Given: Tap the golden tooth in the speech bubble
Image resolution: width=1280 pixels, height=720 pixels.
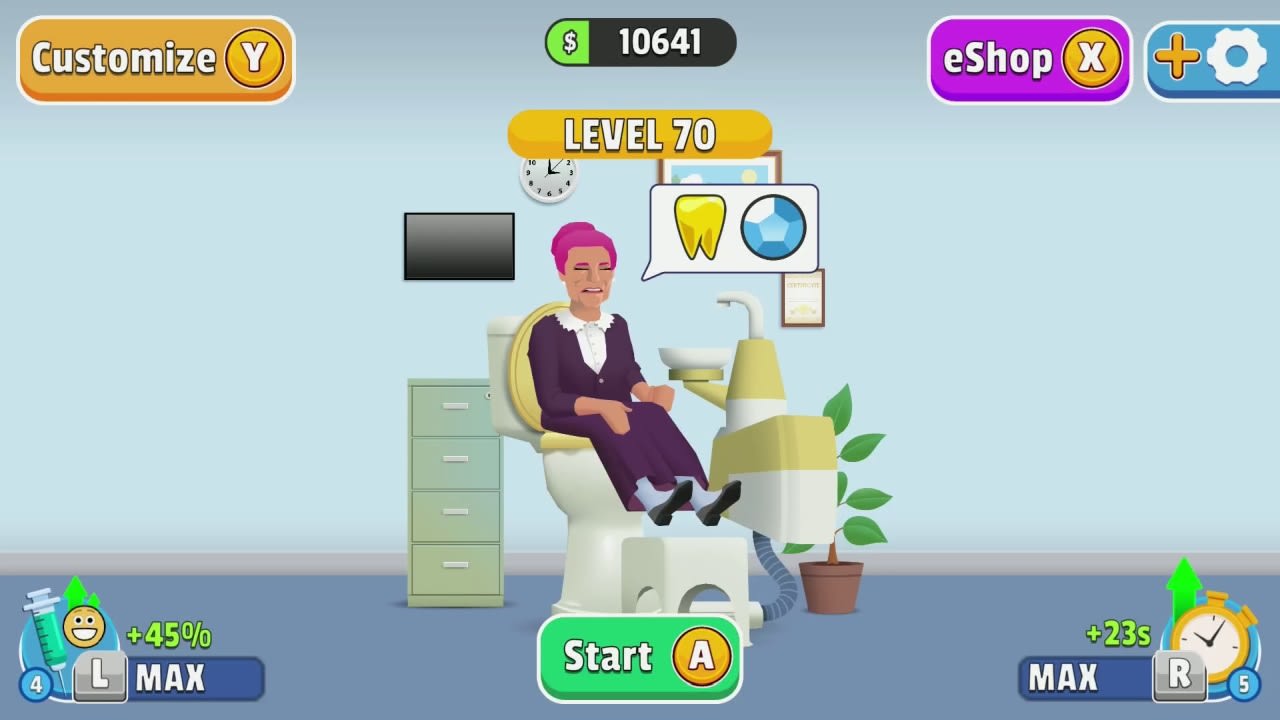Looking at the screenshot, I should pyautogui.click(x=699, y=228).
